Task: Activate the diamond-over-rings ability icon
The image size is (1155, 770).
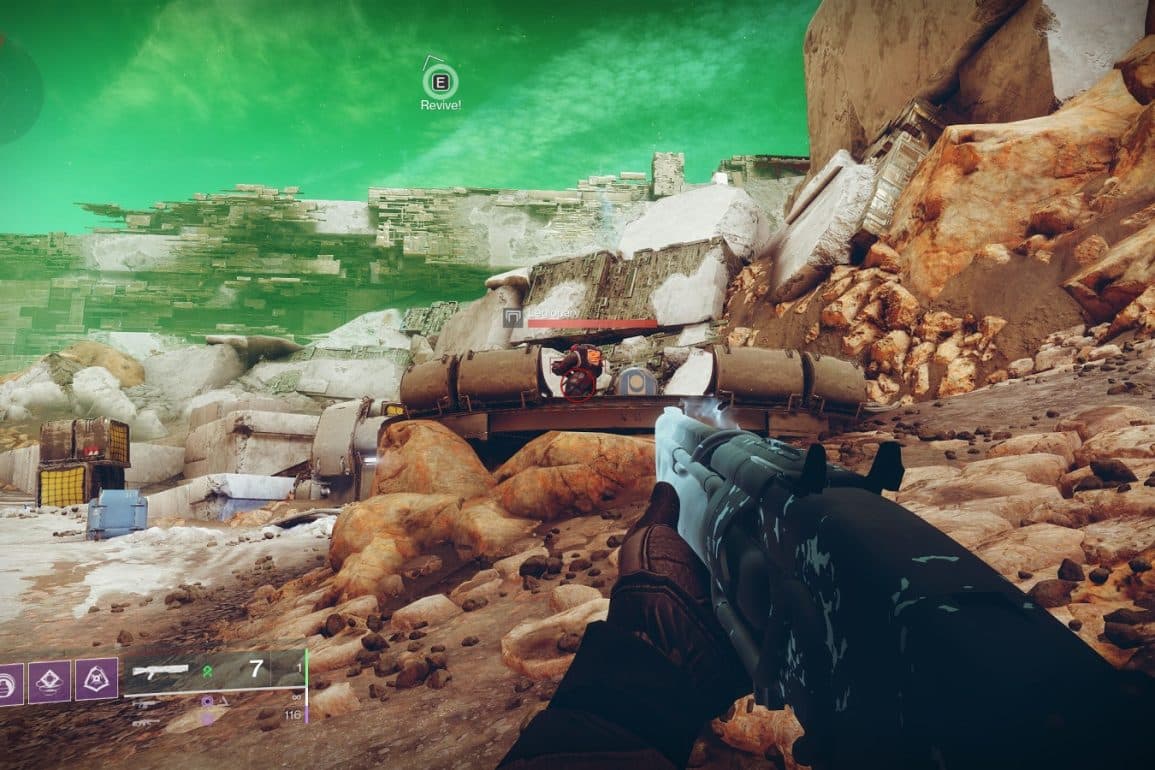Action: 49,681
